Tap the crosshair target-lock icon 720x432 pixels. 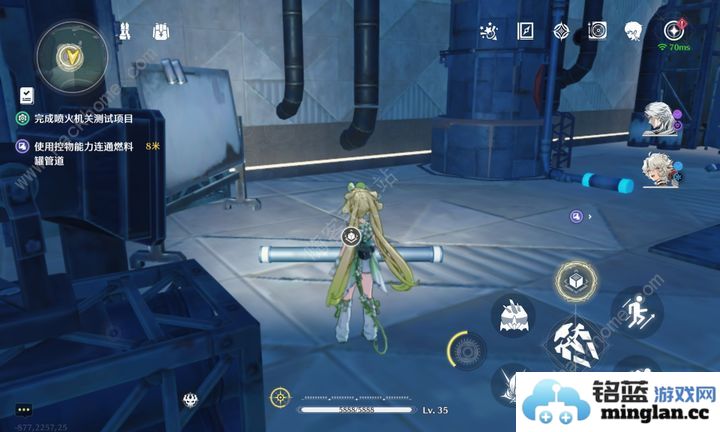click(x=280, y=398)
